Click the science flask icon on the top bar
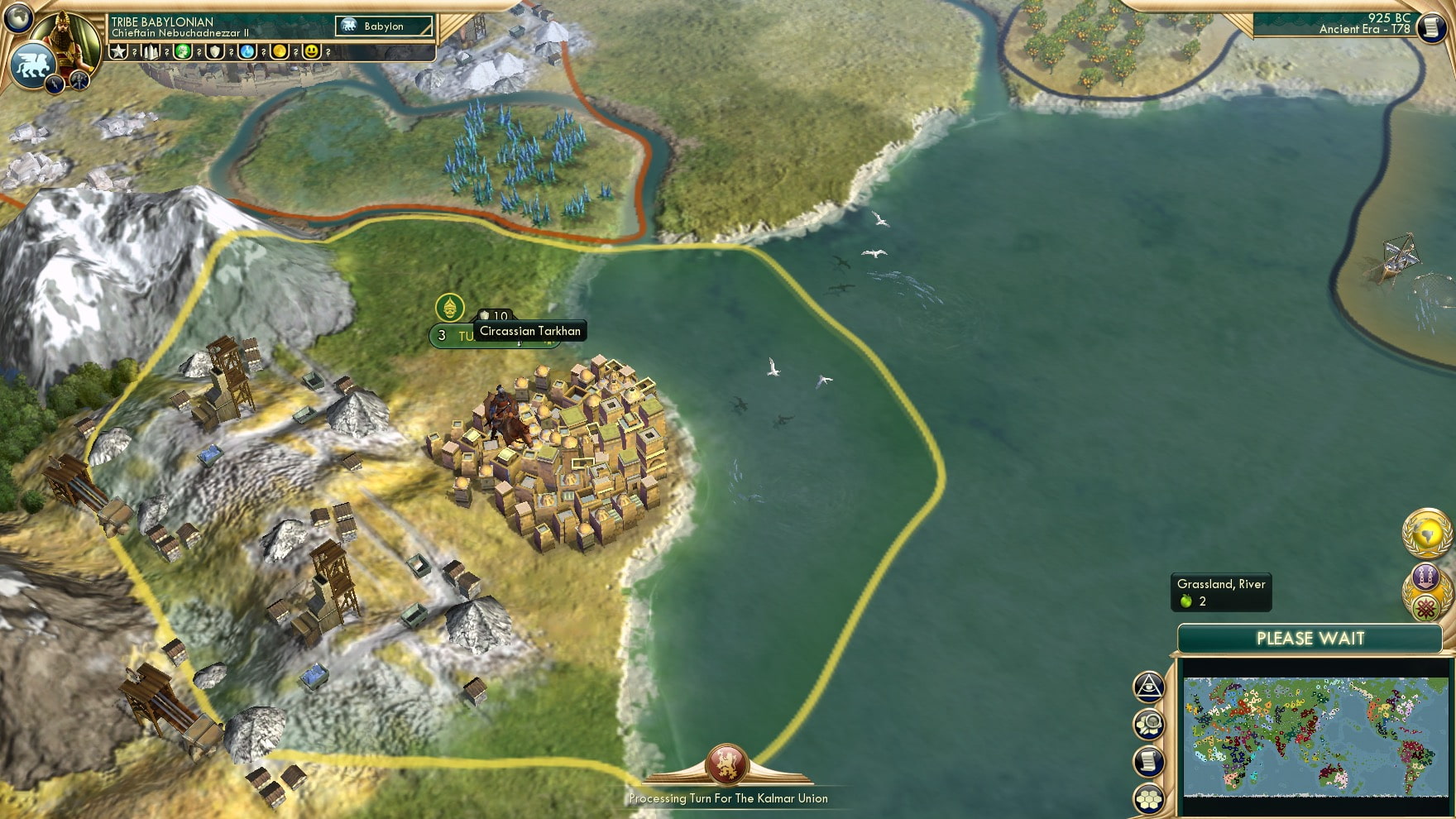Image resolution: width=1456 pixels, height=819 pixels. point(247,52)
